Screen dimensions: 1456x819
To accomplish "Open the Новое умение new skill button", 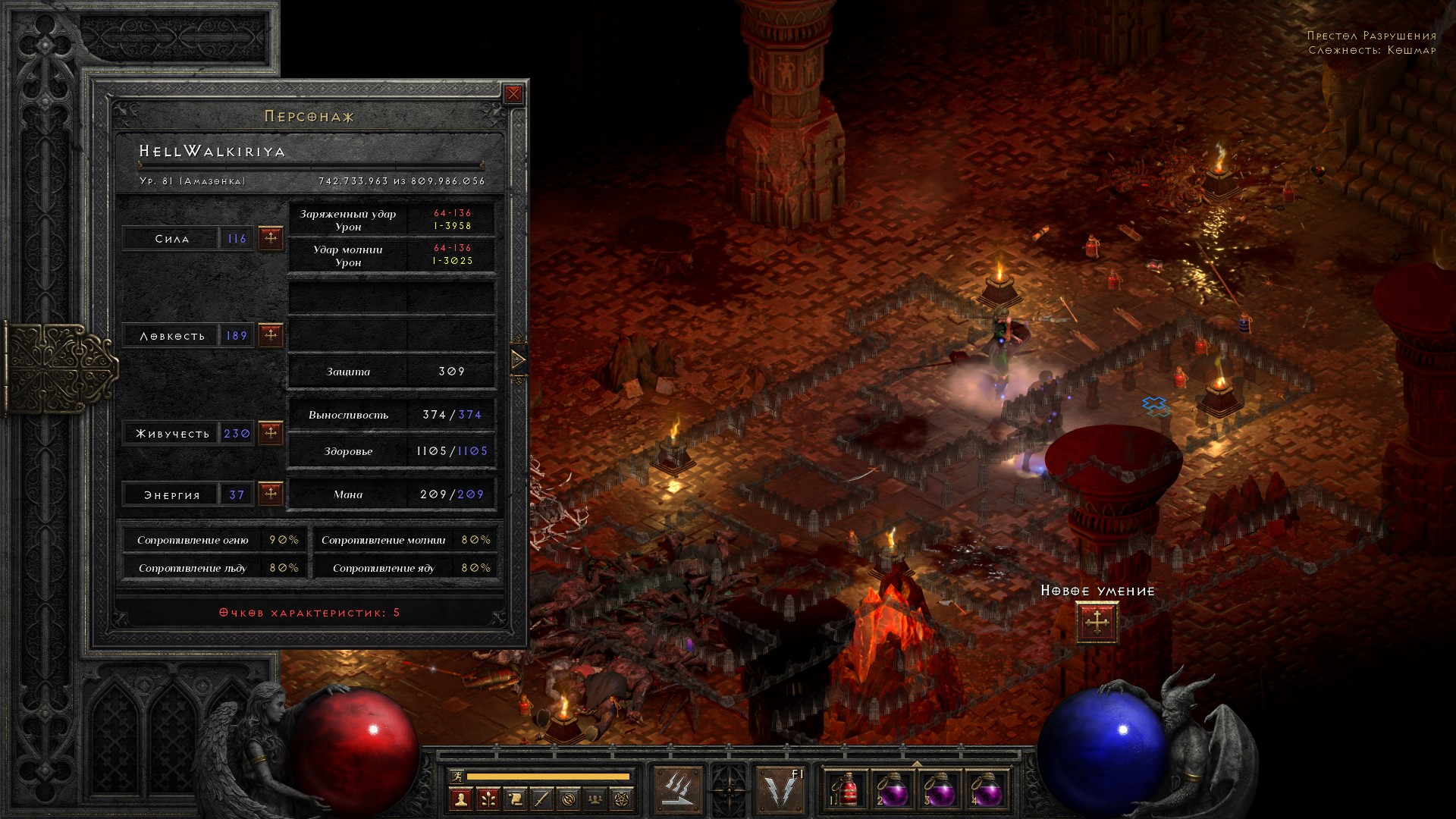I will coord(1097,623).
